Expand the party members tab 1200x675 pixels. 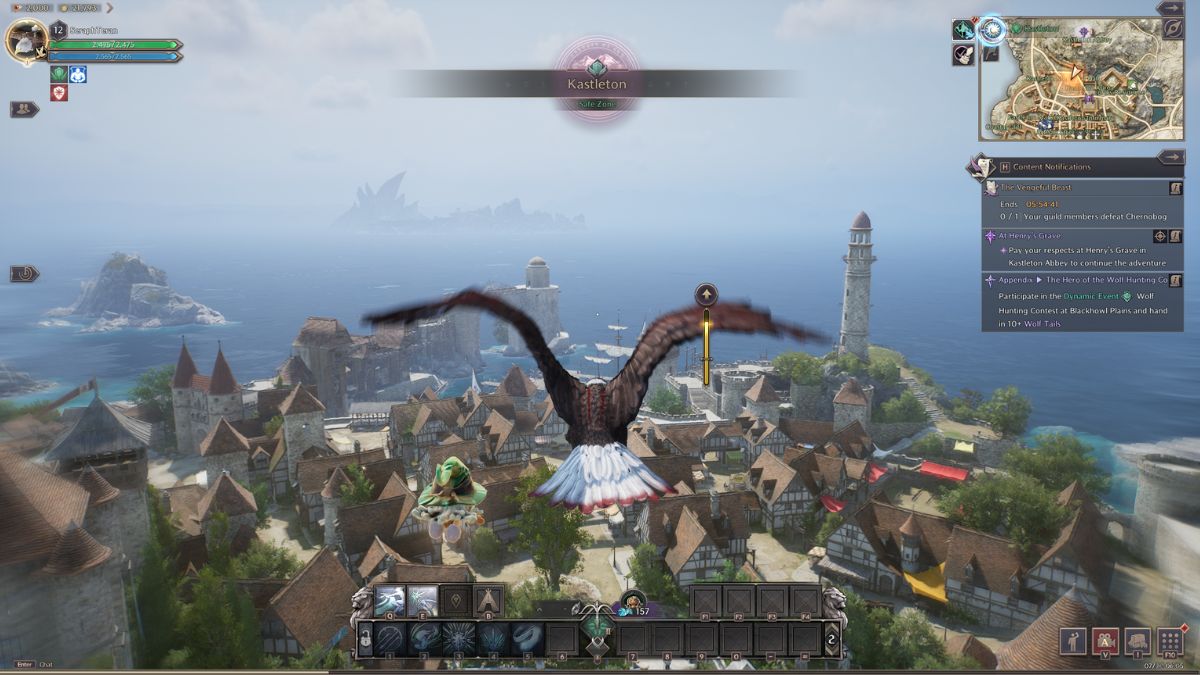click(x=24, y=109)
